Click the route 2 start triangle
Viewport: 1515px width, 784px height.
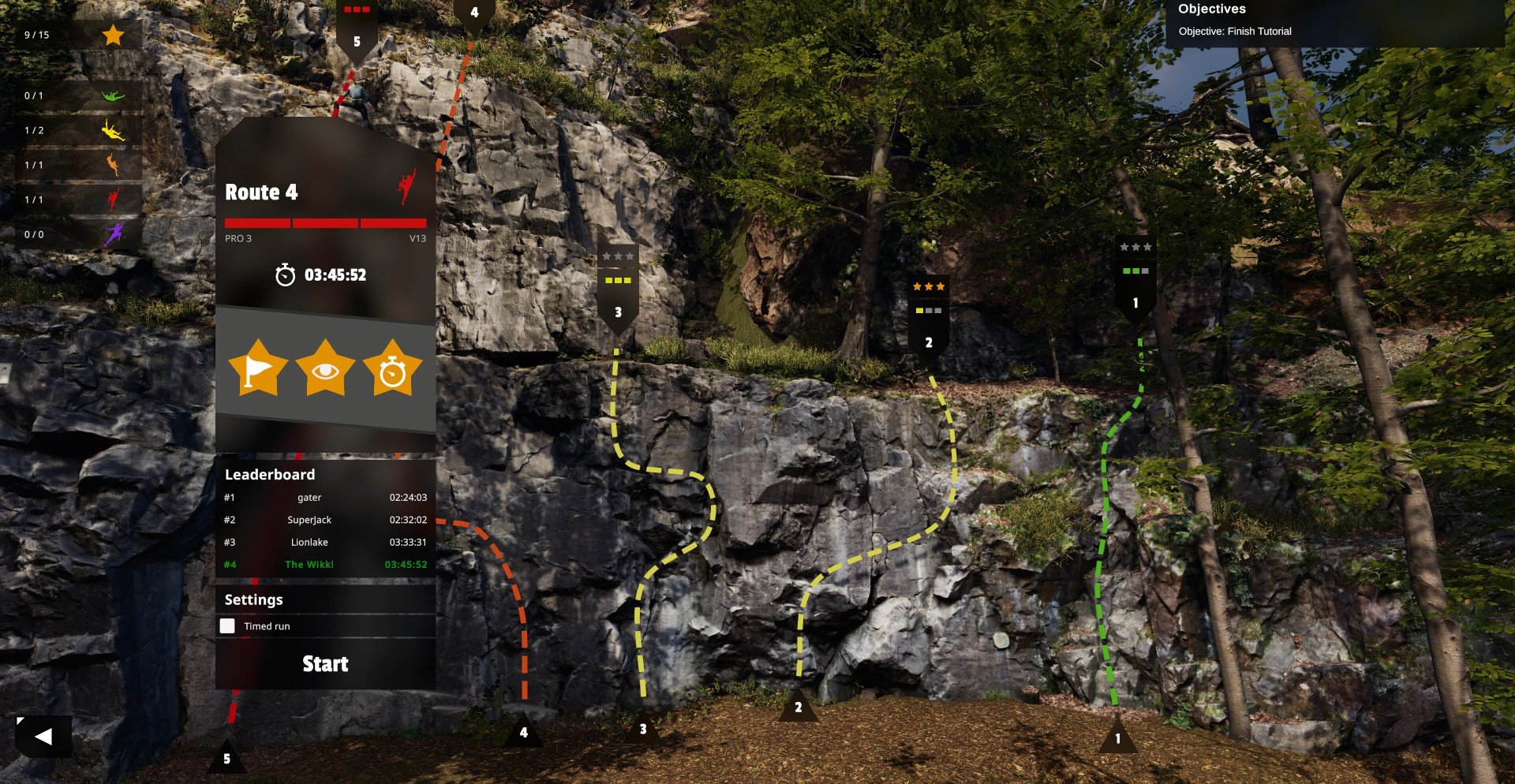[x=798, y=707]
